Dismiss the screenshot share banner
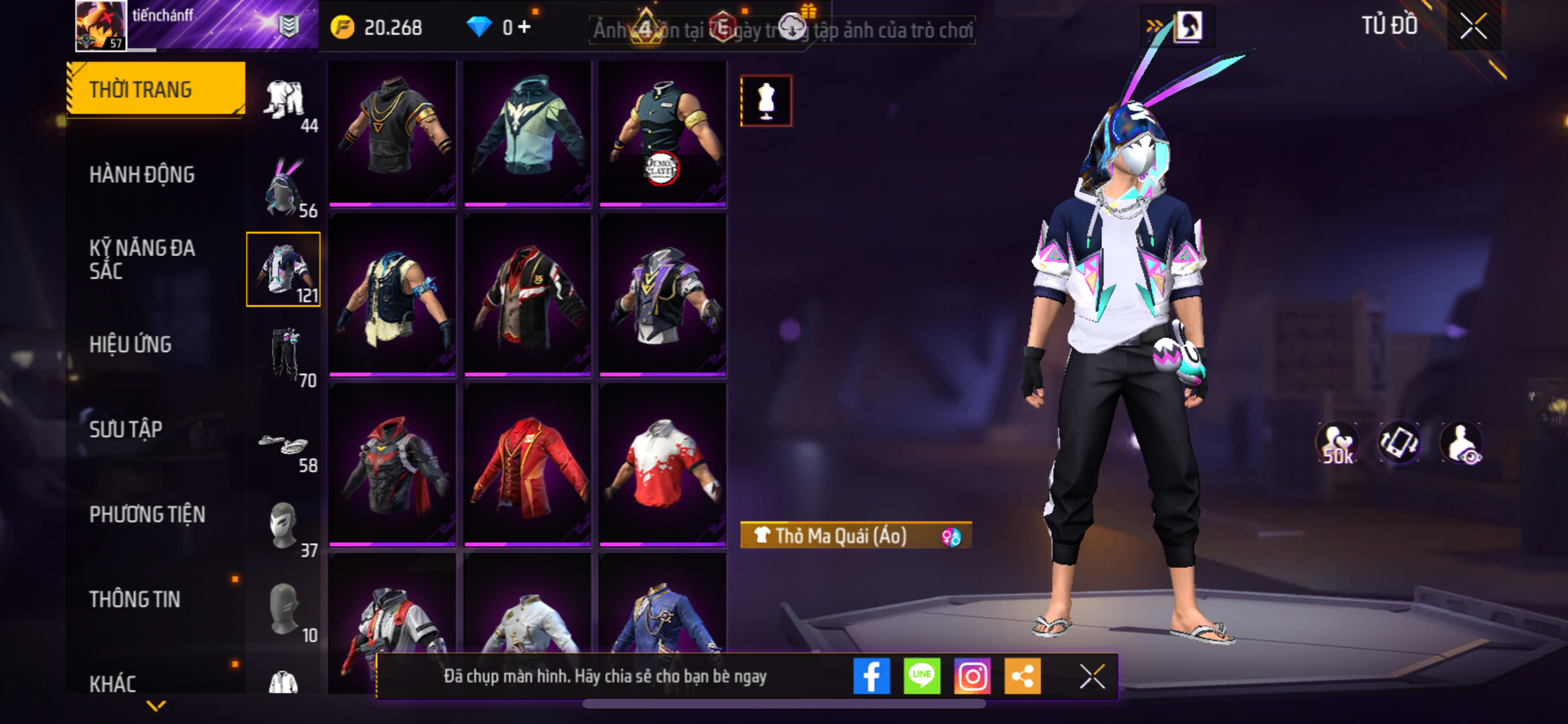 click(1092, 676)
